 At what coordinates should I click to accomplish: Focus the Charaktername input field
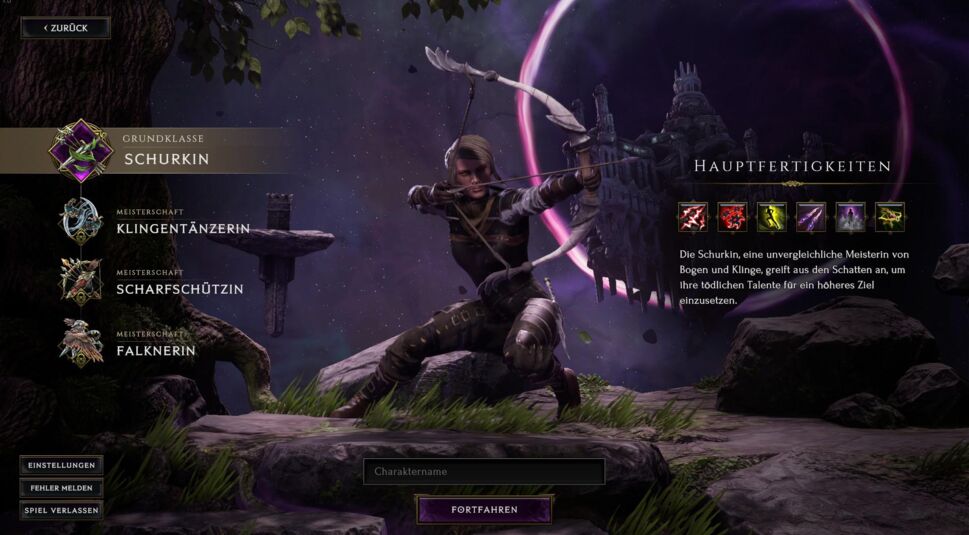[x=484, y=471]
